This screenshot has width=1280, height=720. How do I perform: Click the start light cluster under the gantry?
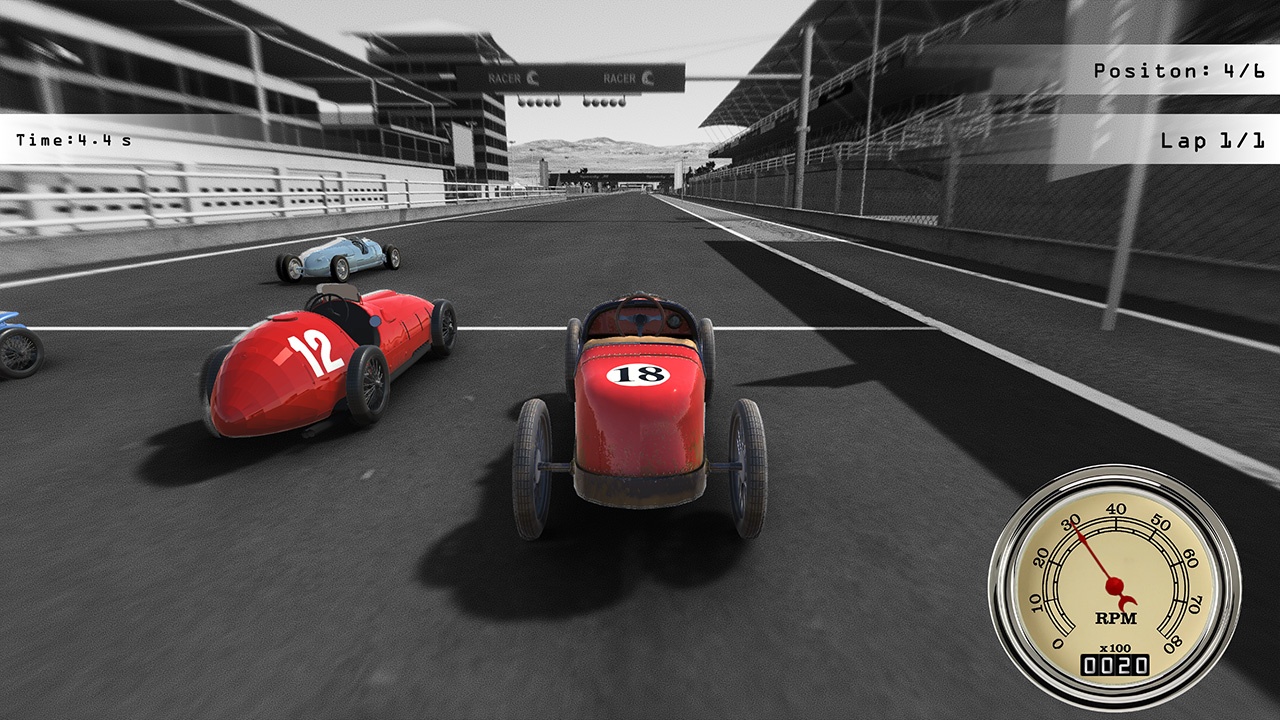click(540, 102)
